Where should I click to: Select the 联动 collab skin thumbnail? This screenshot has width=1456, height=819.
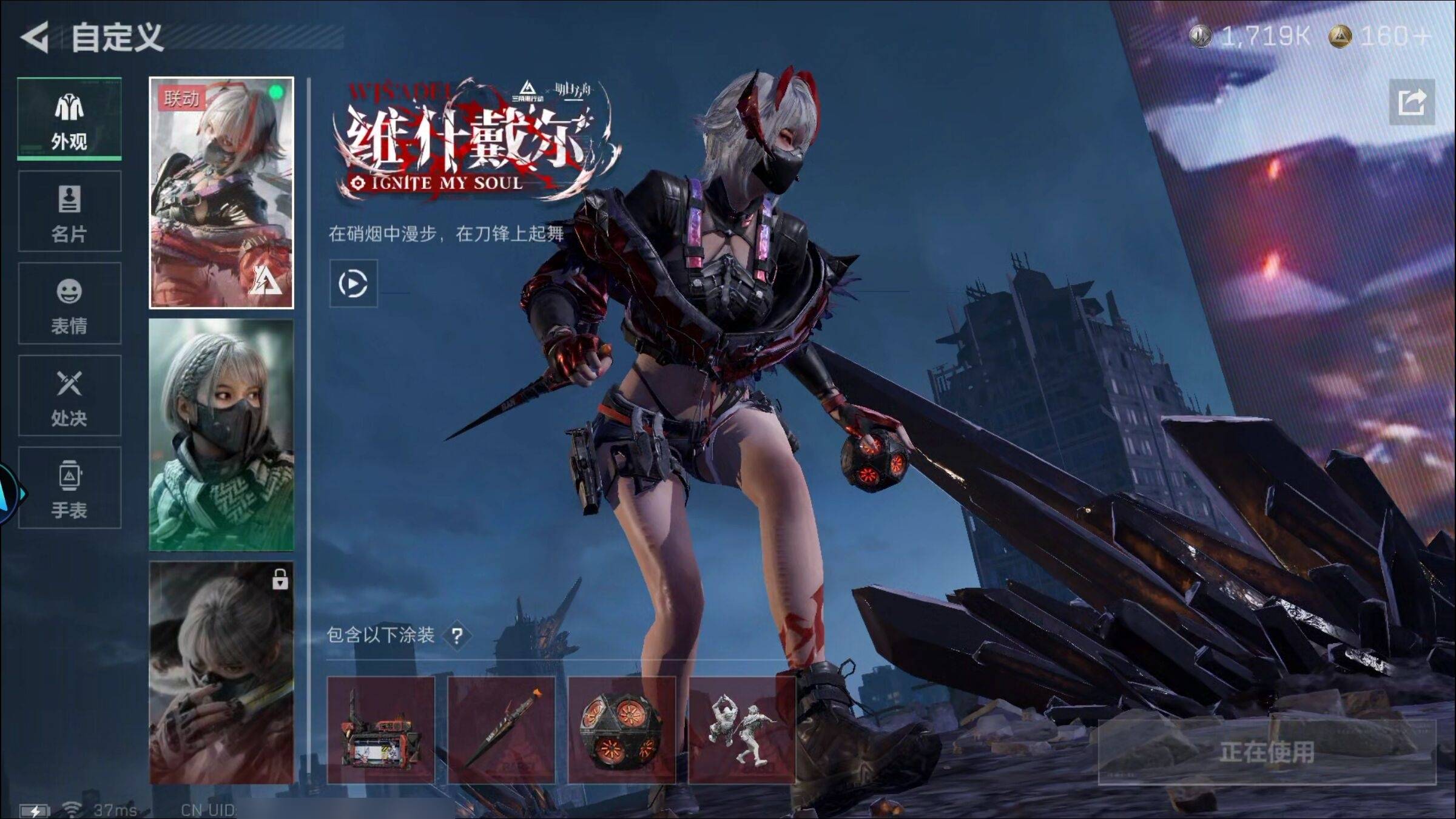[221, 193]
